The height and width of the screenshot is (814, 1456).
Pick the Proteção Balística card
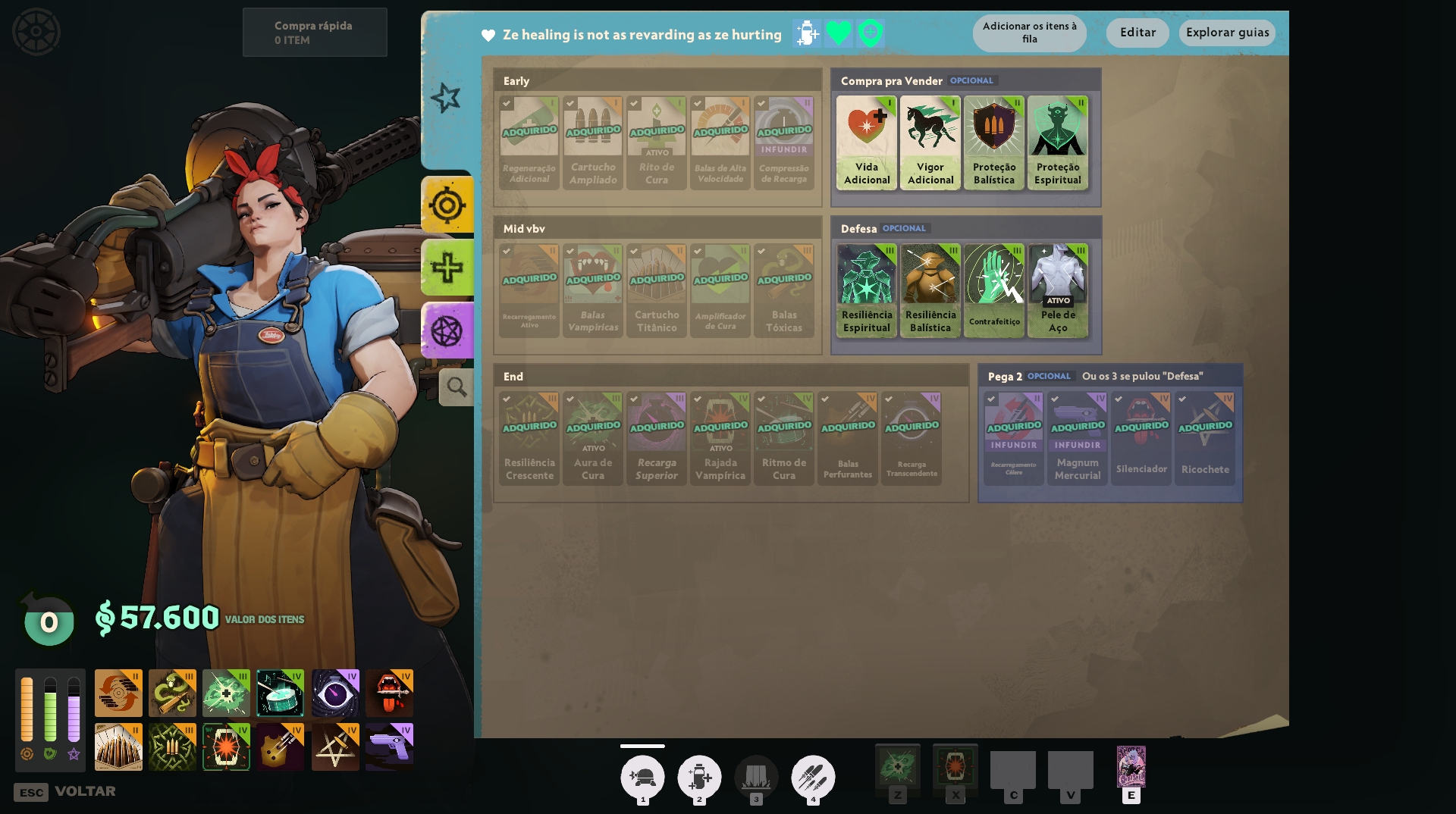994,142
